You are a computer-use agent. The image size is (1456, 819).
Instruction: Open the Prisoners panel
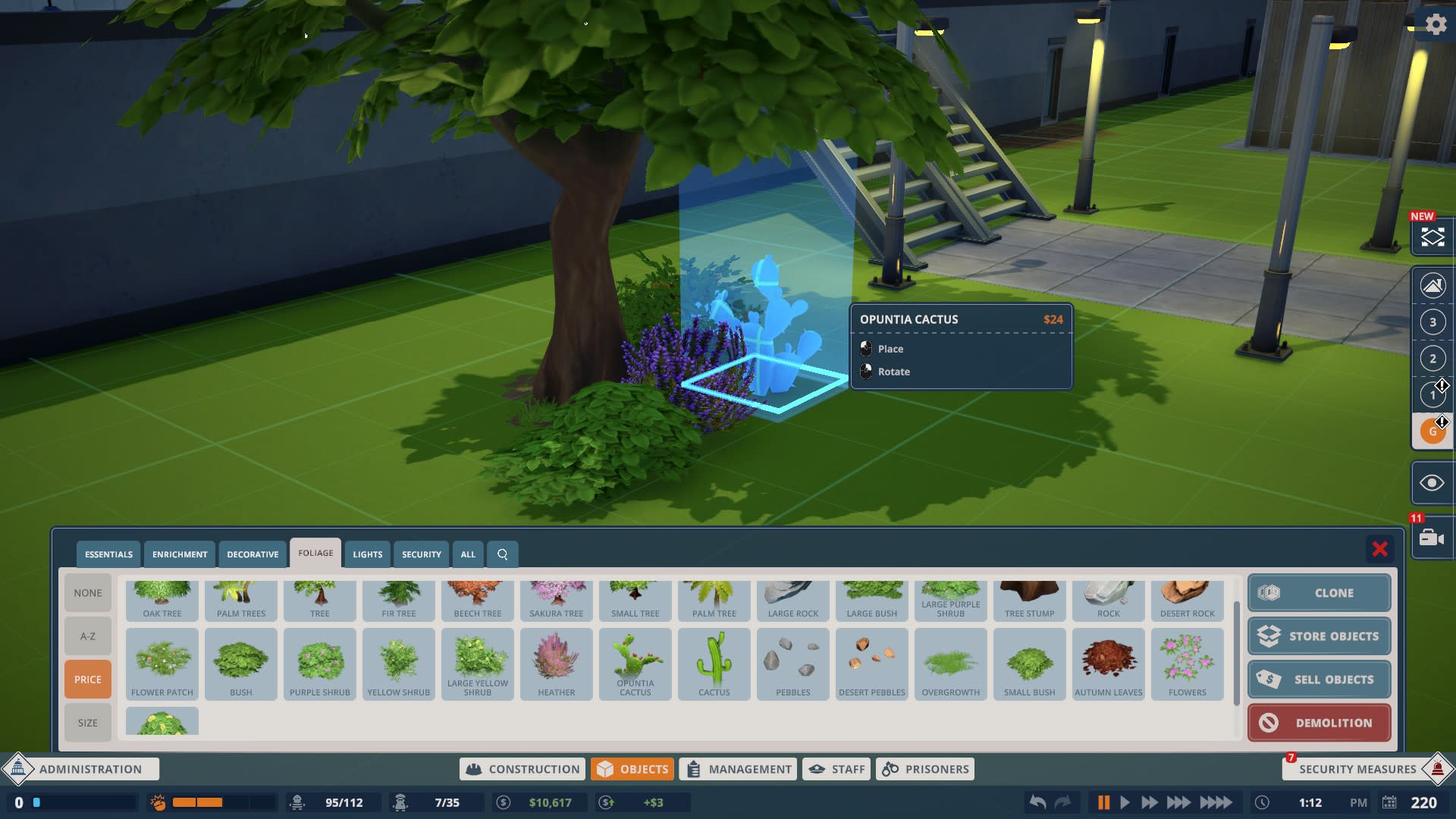click(924, 768)
